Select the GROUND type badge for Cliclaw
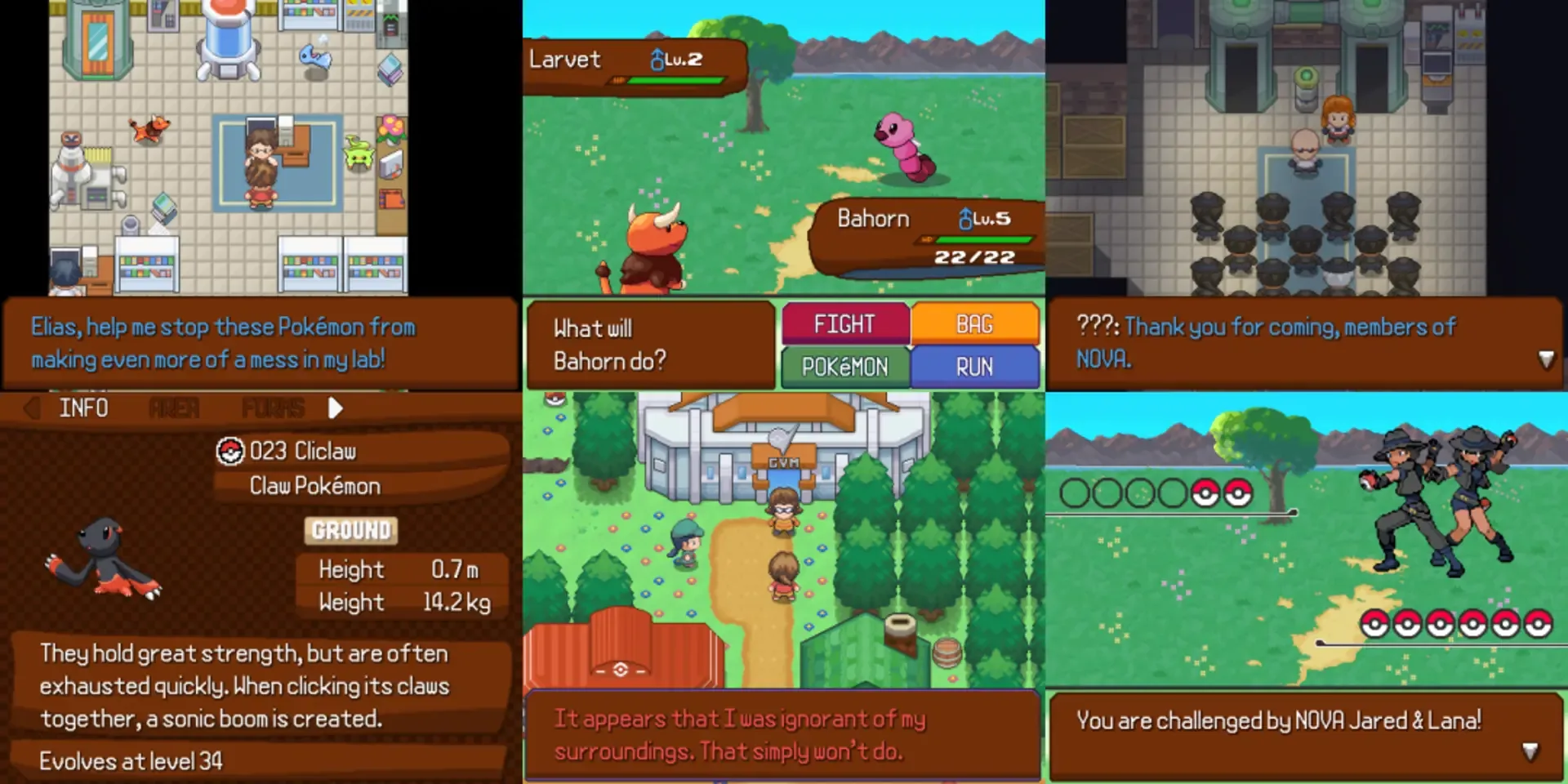This screenshot has width=1568, height=784. click(x=350, y=531)
